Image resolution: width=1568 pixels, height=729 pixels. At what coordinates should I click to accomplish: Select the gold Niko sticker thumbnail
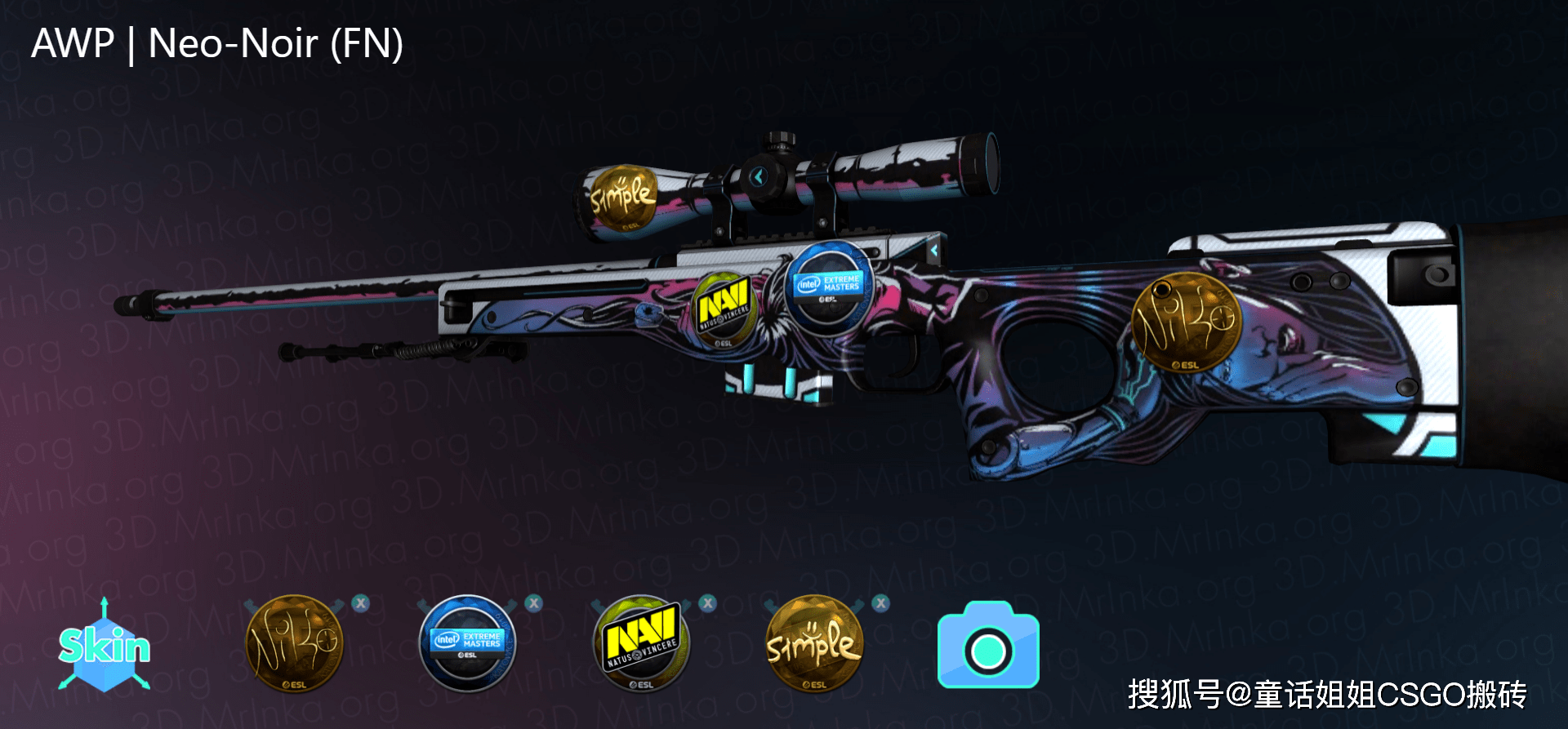pyautogui.click(x=294, y=645)
